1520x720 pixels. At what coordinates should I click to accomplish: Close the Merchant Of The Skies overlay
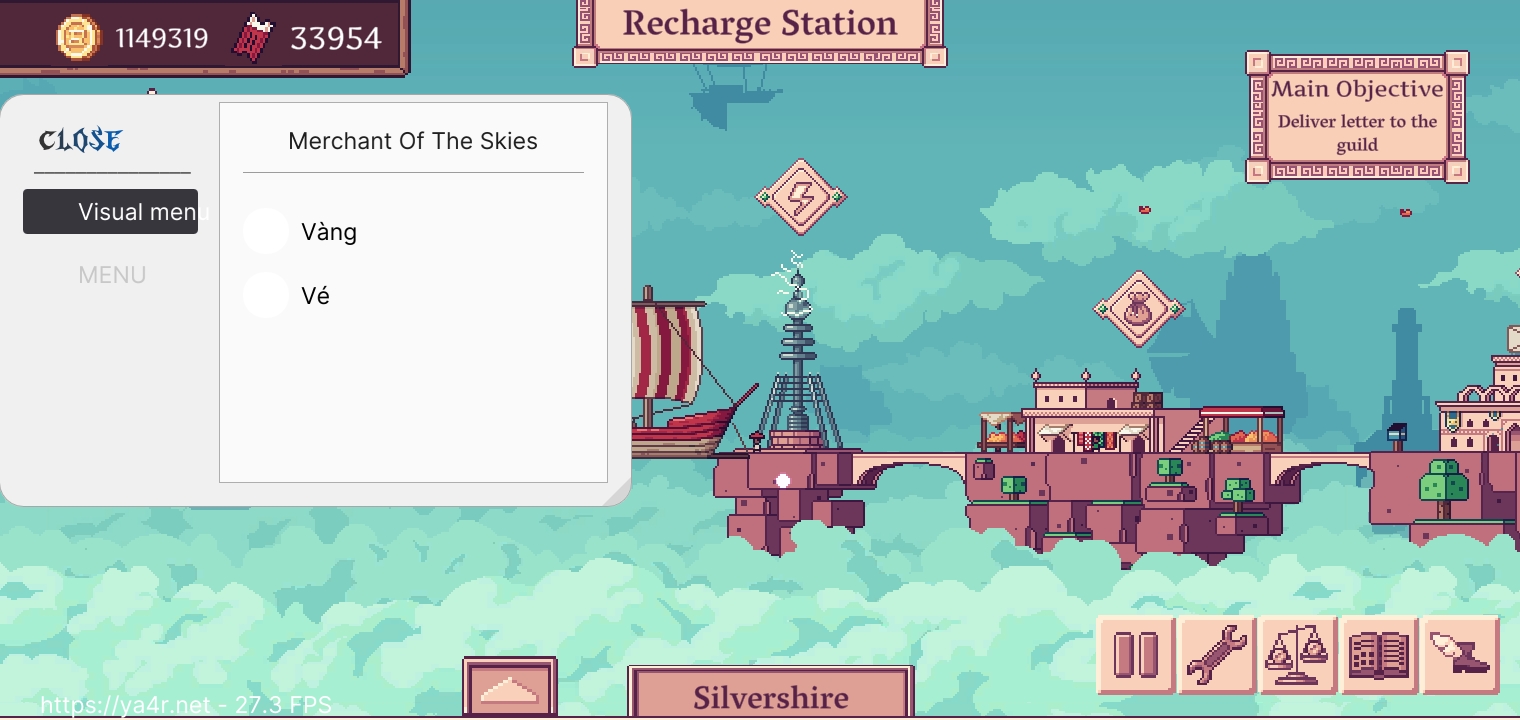80,140
